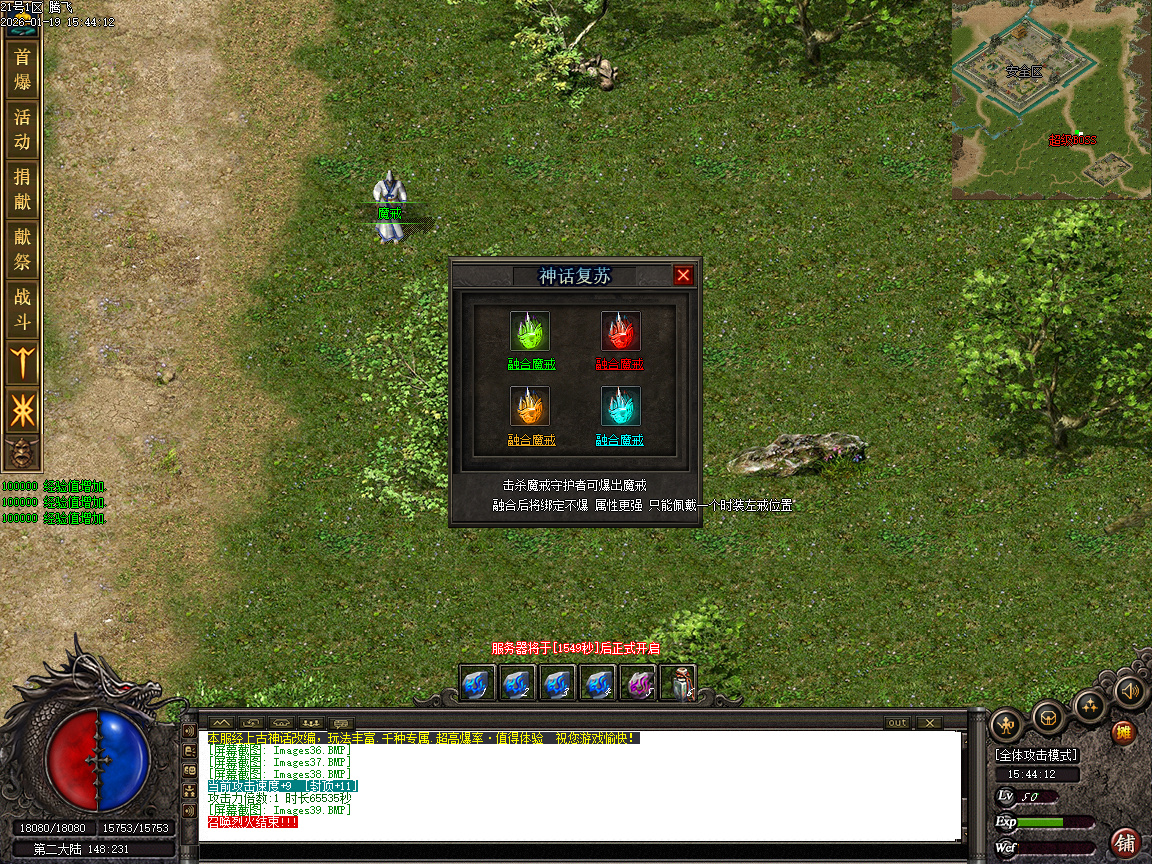Choose the red 融合魔戒 ring
This screenshot has height=864, width=1152.
(x=620, y=332)
